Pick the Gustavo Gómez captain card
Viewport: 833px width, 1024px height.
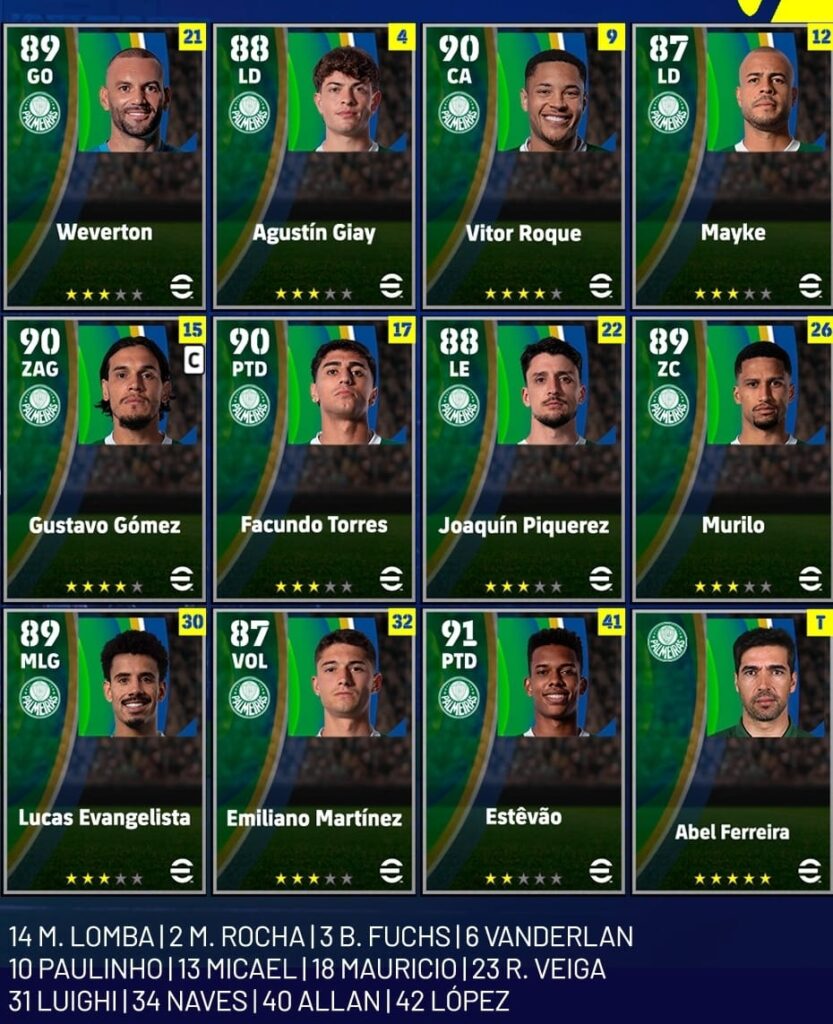point(105,459)
